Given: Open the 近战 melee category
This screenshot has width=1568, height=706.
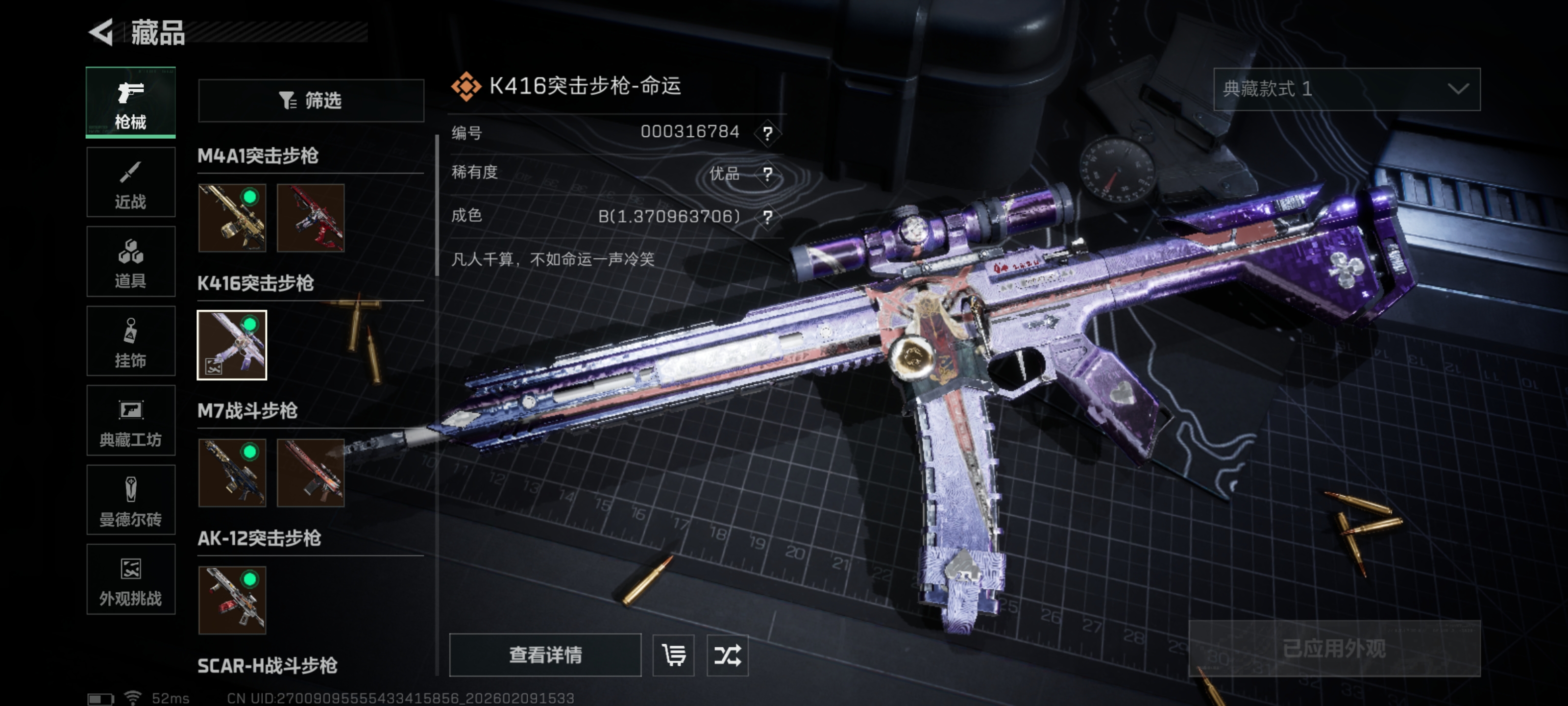Looking at the screenshot, I should pos(131,182).
